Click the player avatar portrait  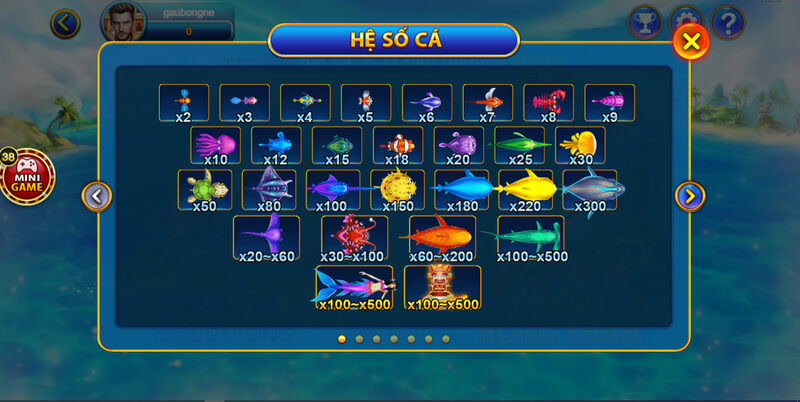pos(121,20)
